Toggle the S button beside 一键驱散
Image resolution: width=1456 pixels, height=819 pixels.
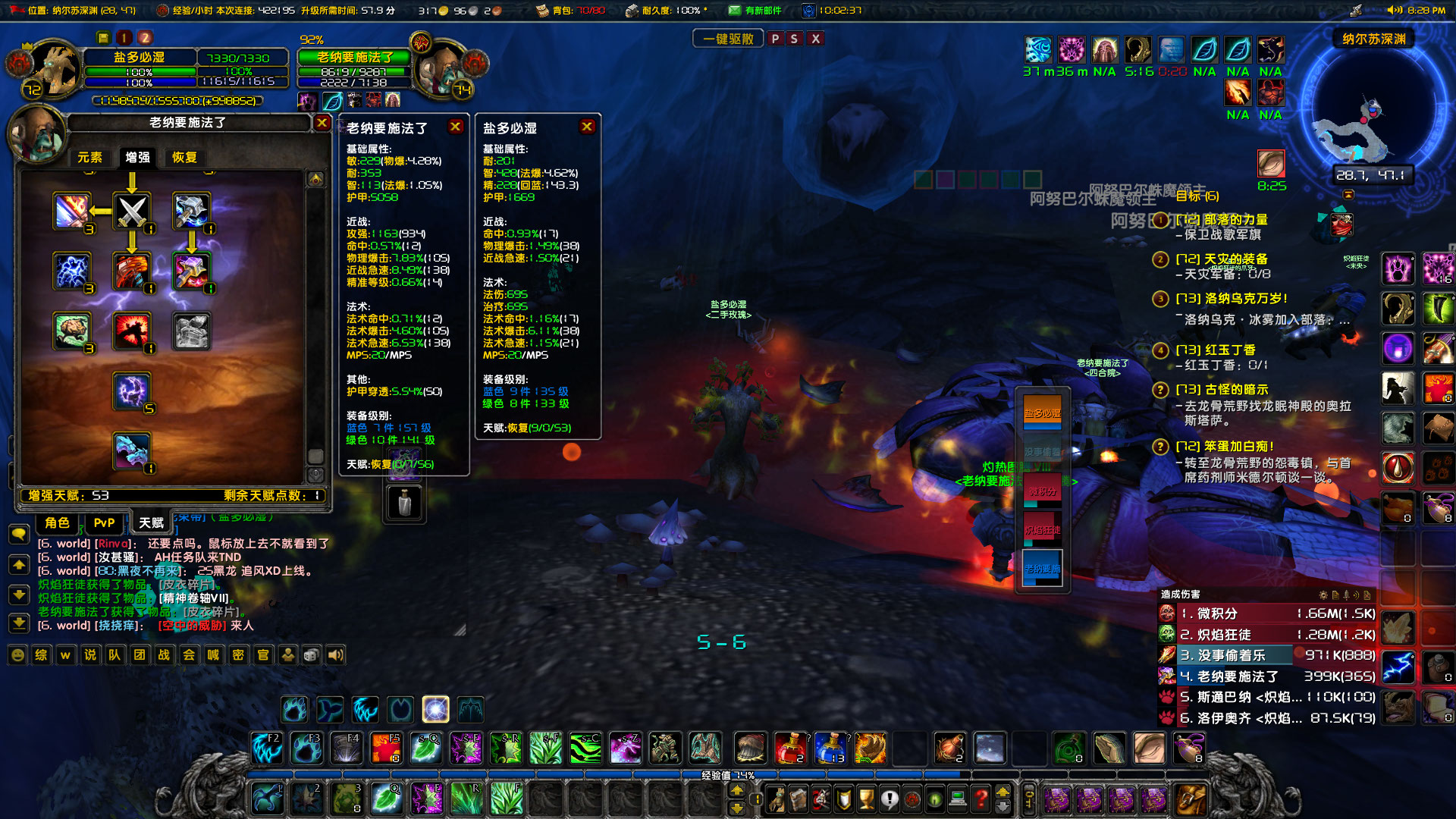[x=794, y=38]
